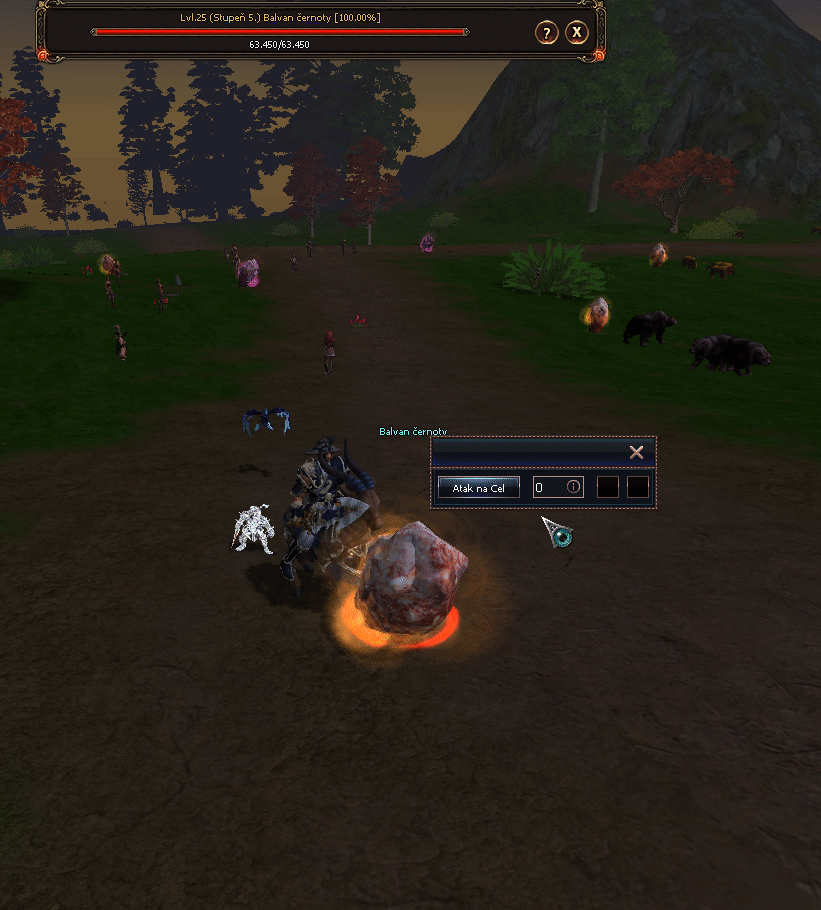This screenshot has width=821, height=910.
Task: Show info via the circled i icon
Action: [x=573, y=487]
